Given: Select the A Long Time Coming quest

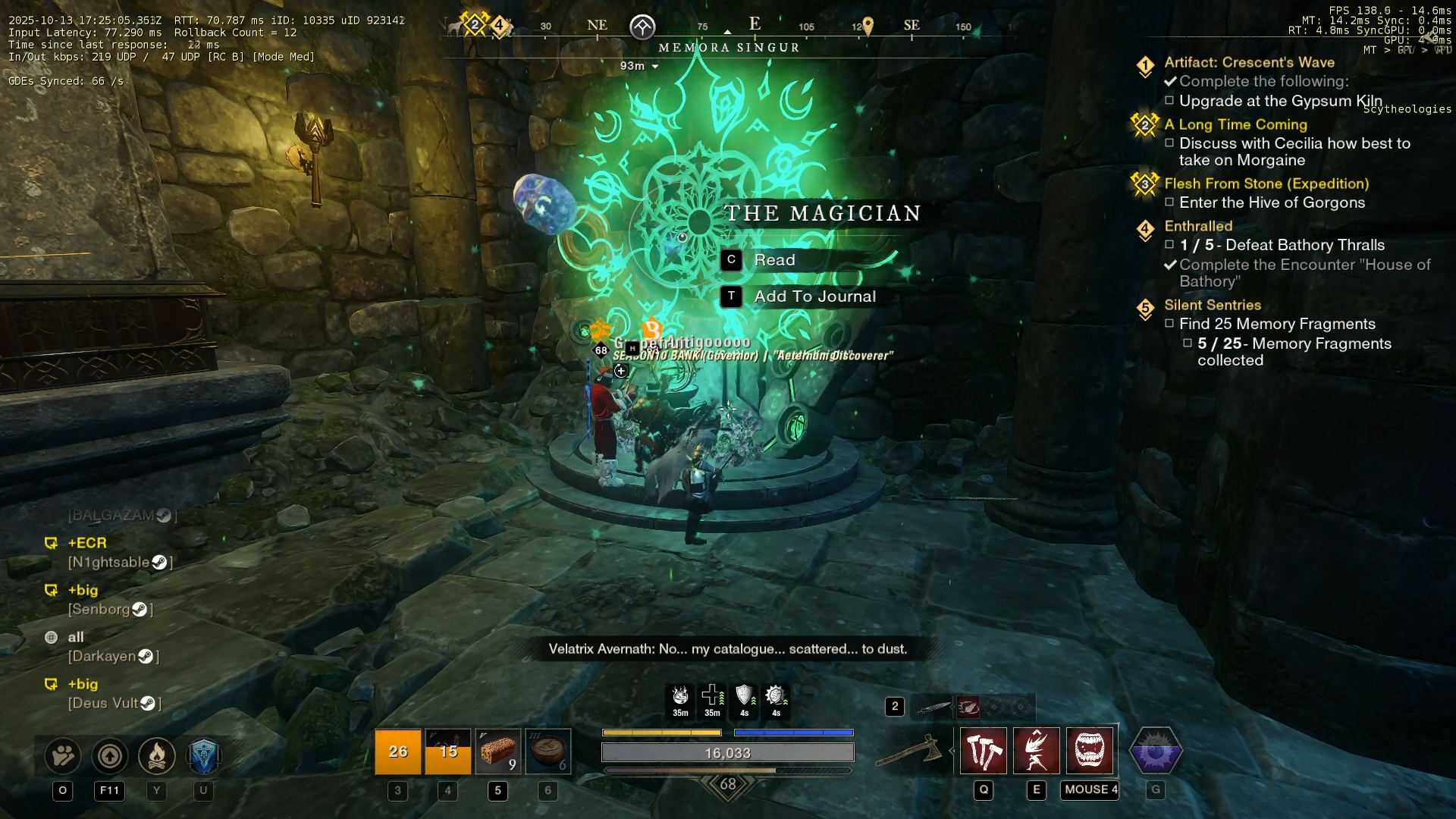Looking at the screenshot, I should [1235, 124].
